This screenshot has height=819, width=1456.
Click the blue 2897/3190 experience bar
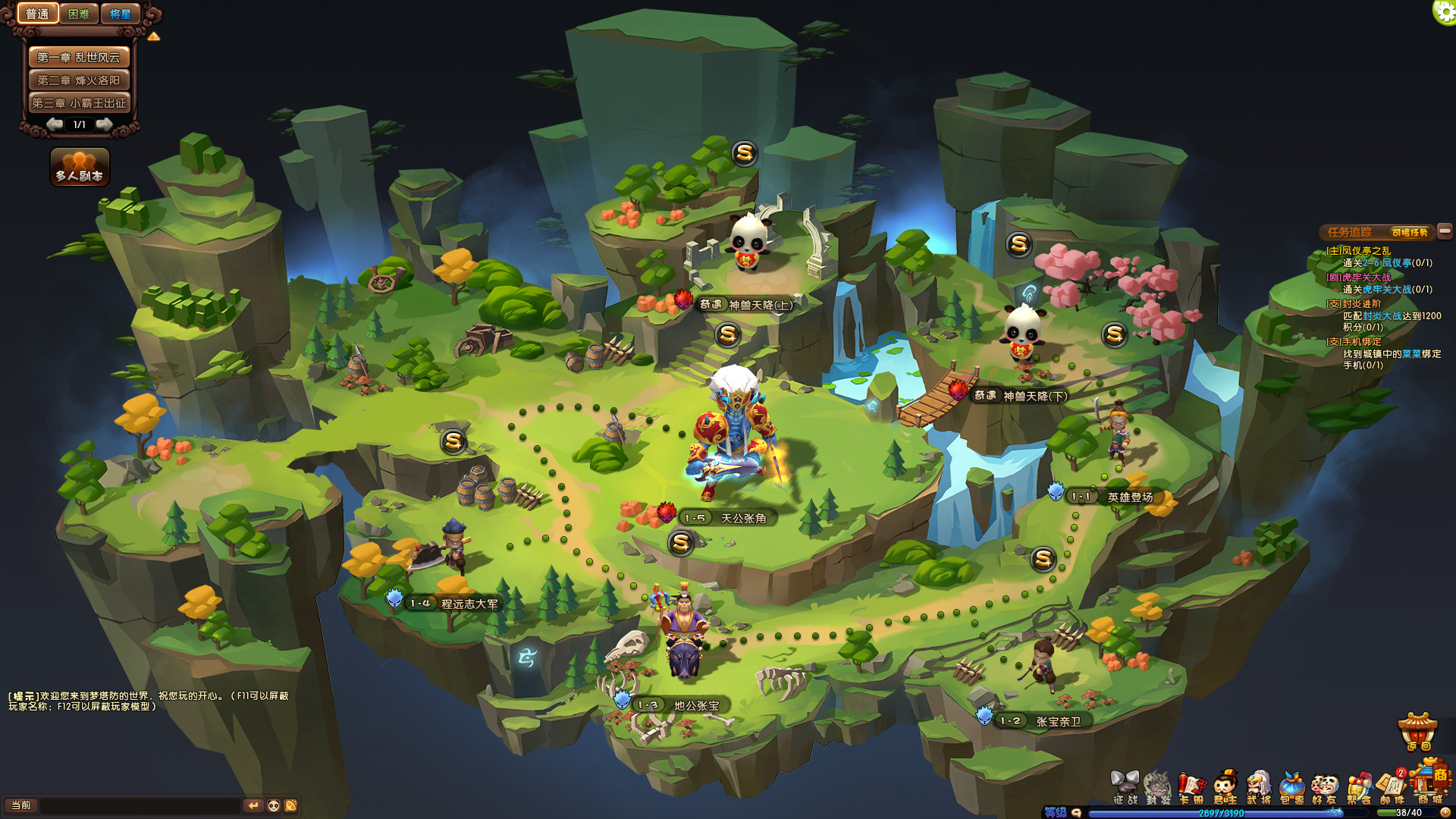(1221, 812)
